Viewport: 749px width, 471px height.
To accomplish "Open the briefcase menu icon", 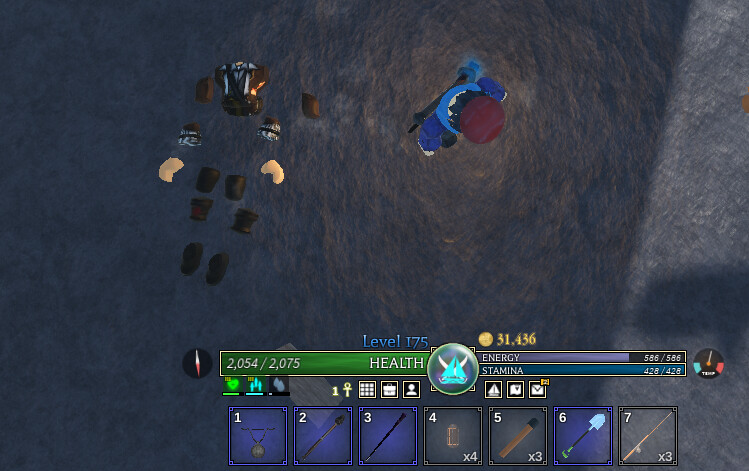I will coord(389,390).
